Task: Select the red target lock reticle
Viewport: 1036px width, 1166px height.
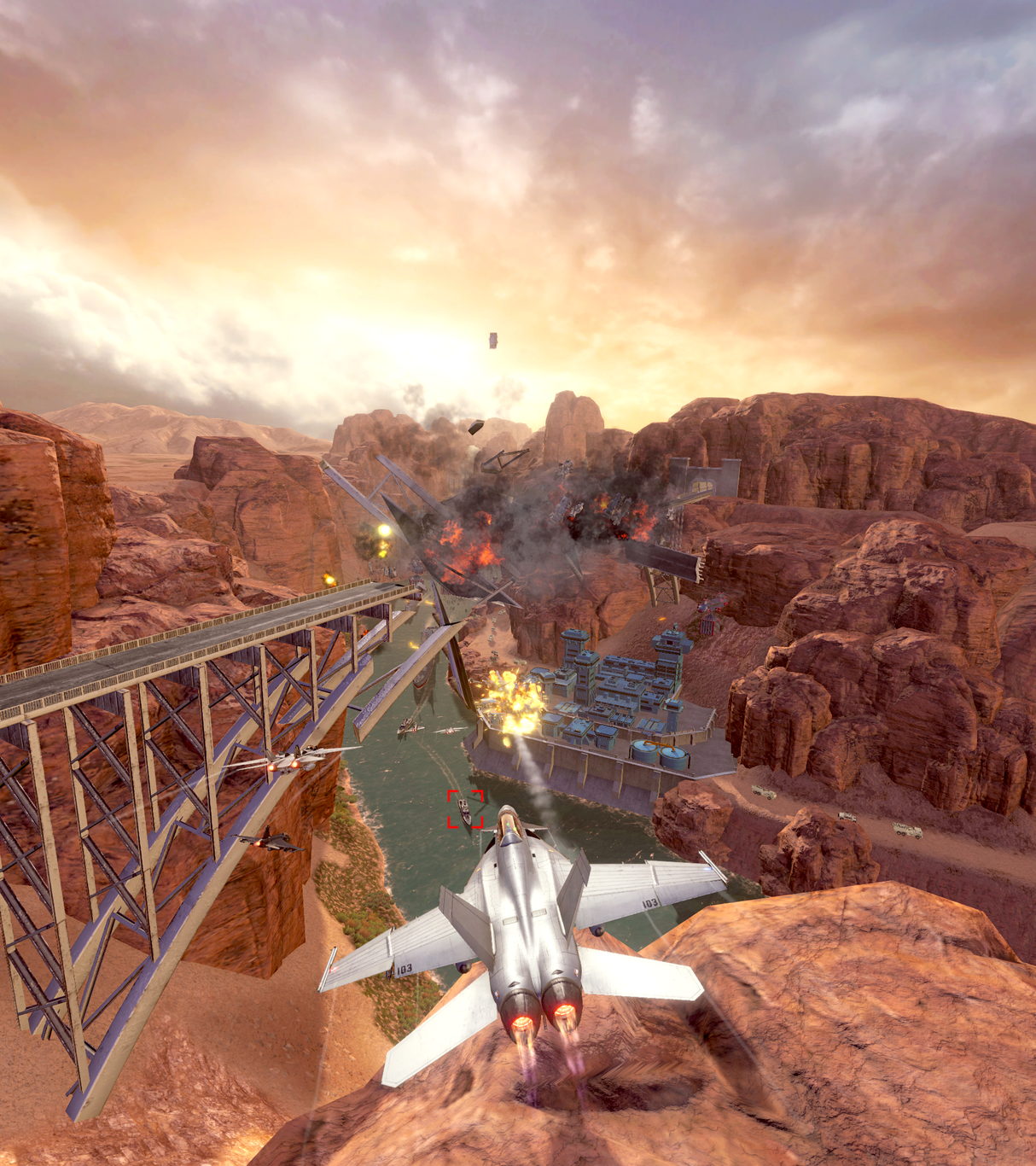Action: tap(465, 809)
